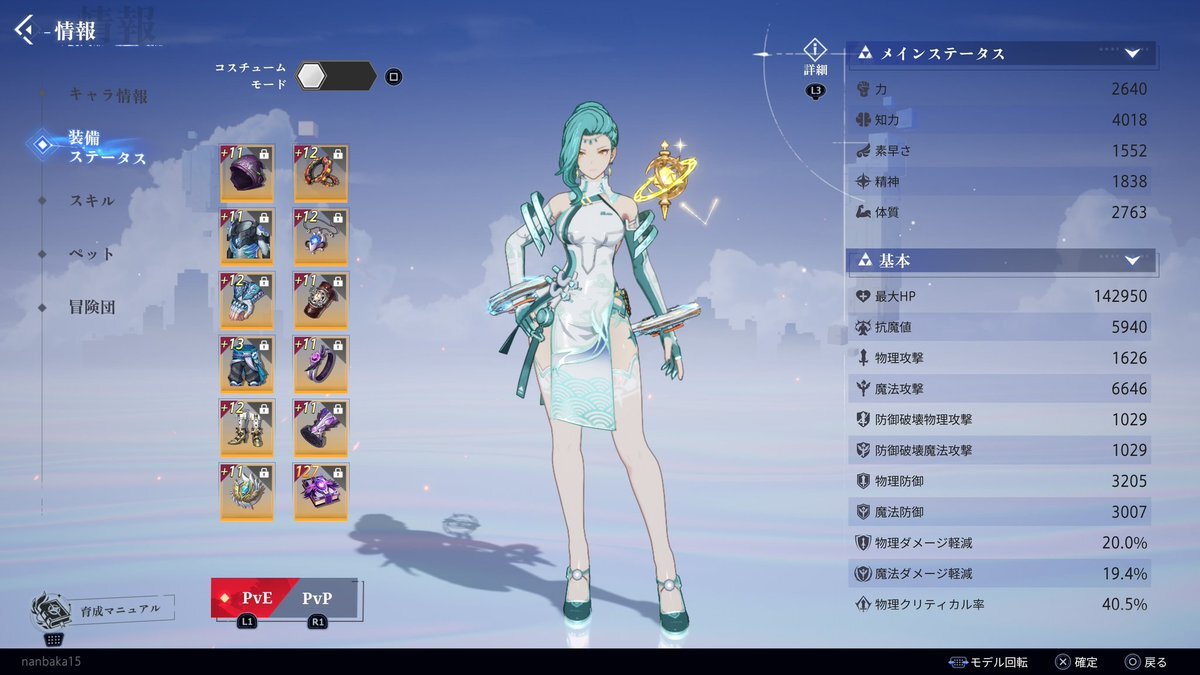Open the キャラ情報 menu entry
Viewport: 1200px width, 675px height.
coord(108,96)
